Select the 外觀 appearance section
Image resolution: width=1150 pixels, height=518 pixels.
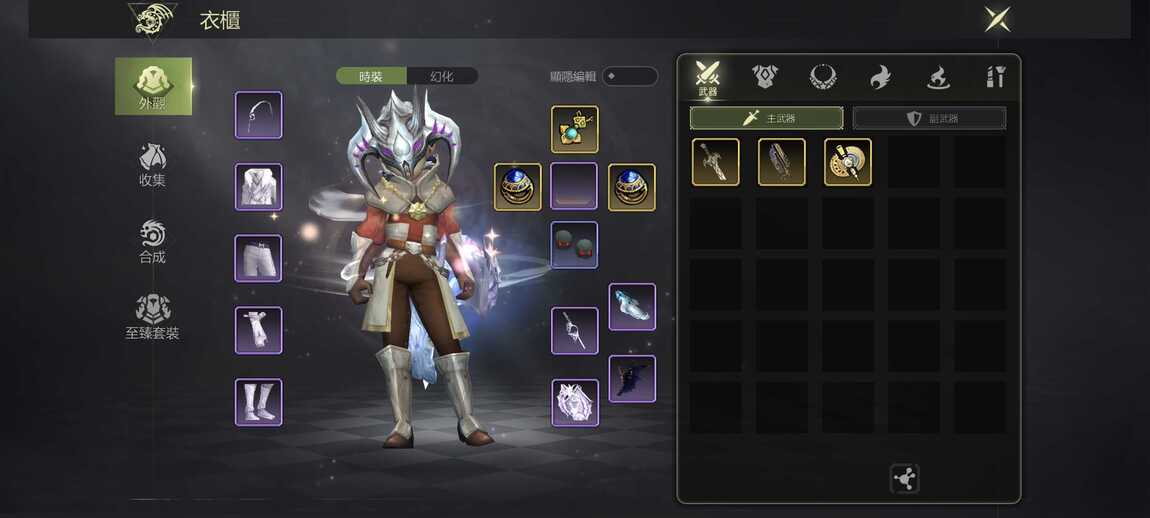point(153,86)
